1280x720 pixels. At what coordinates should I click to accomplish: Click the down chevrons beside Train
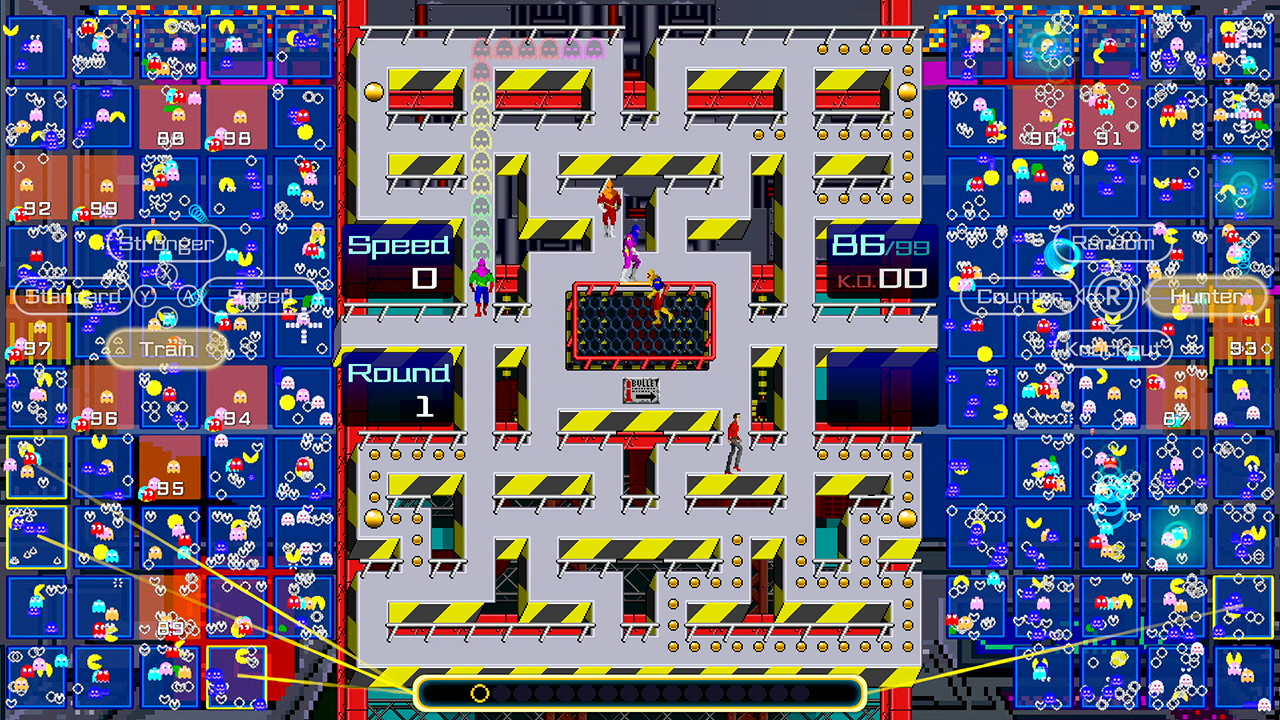(x=118, y=347)
